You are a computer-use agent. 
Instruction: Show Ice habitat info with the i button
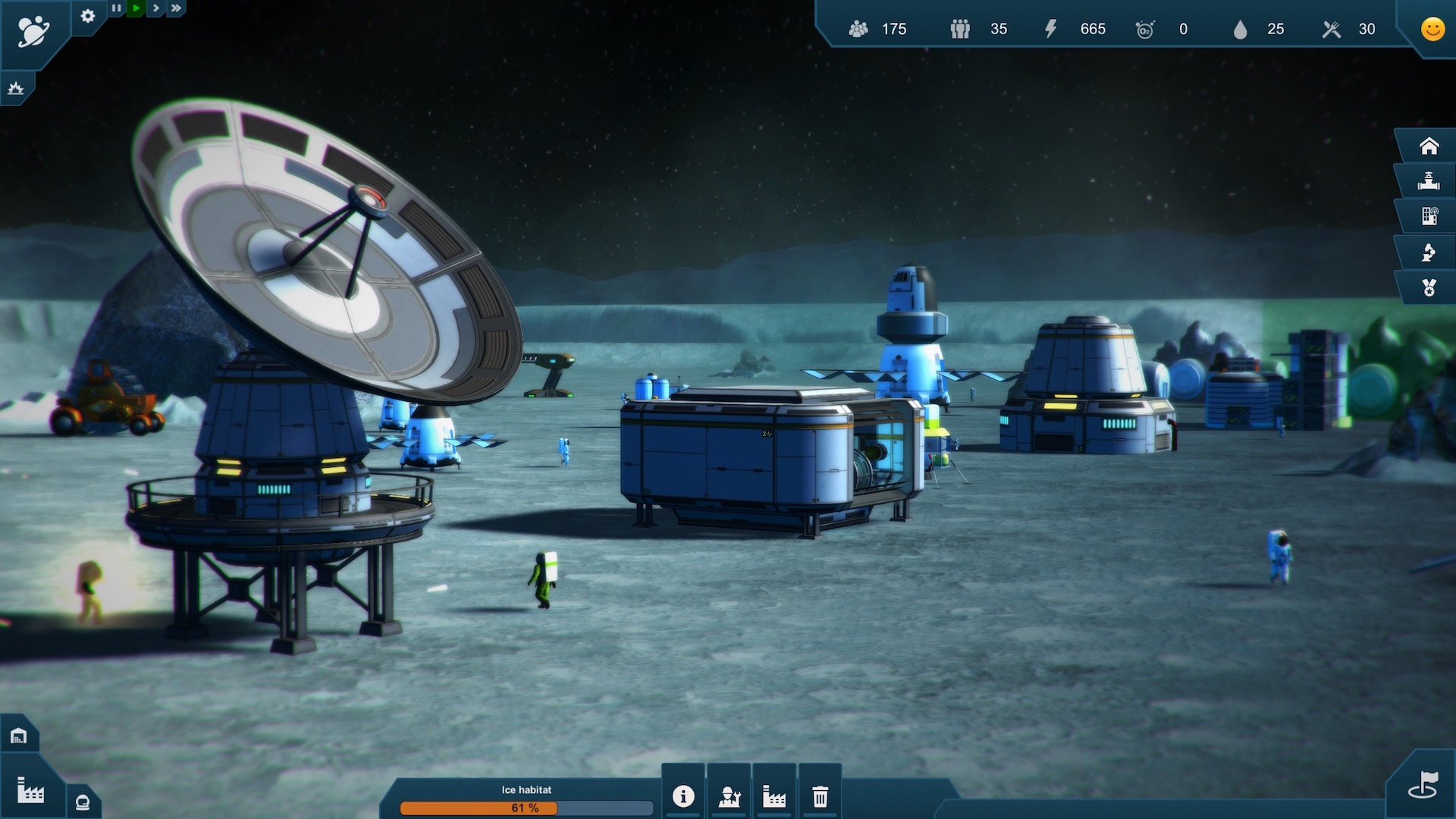pos(683,797)
